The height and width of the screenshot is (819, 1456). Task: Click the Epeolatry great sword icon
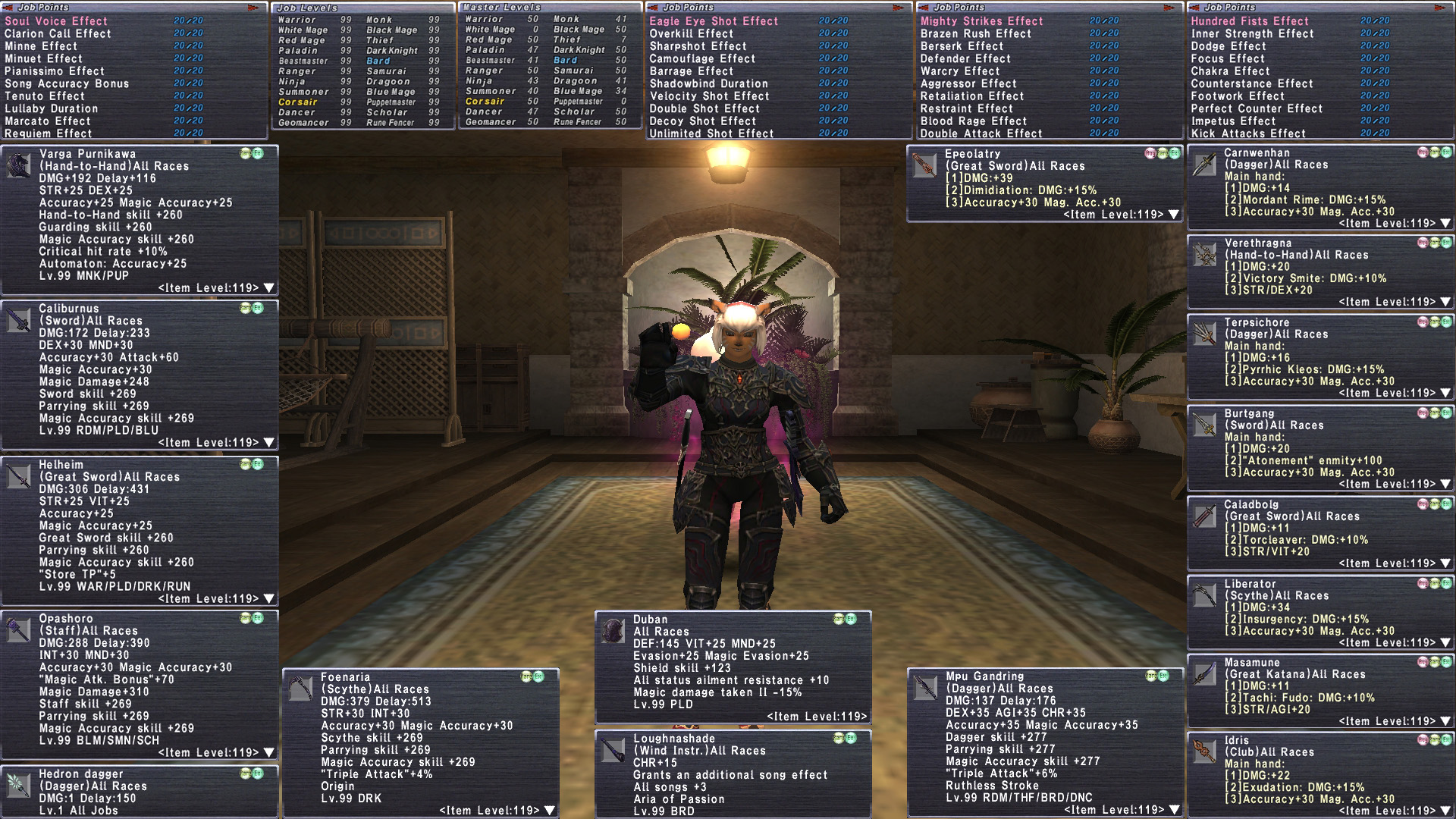924,165
